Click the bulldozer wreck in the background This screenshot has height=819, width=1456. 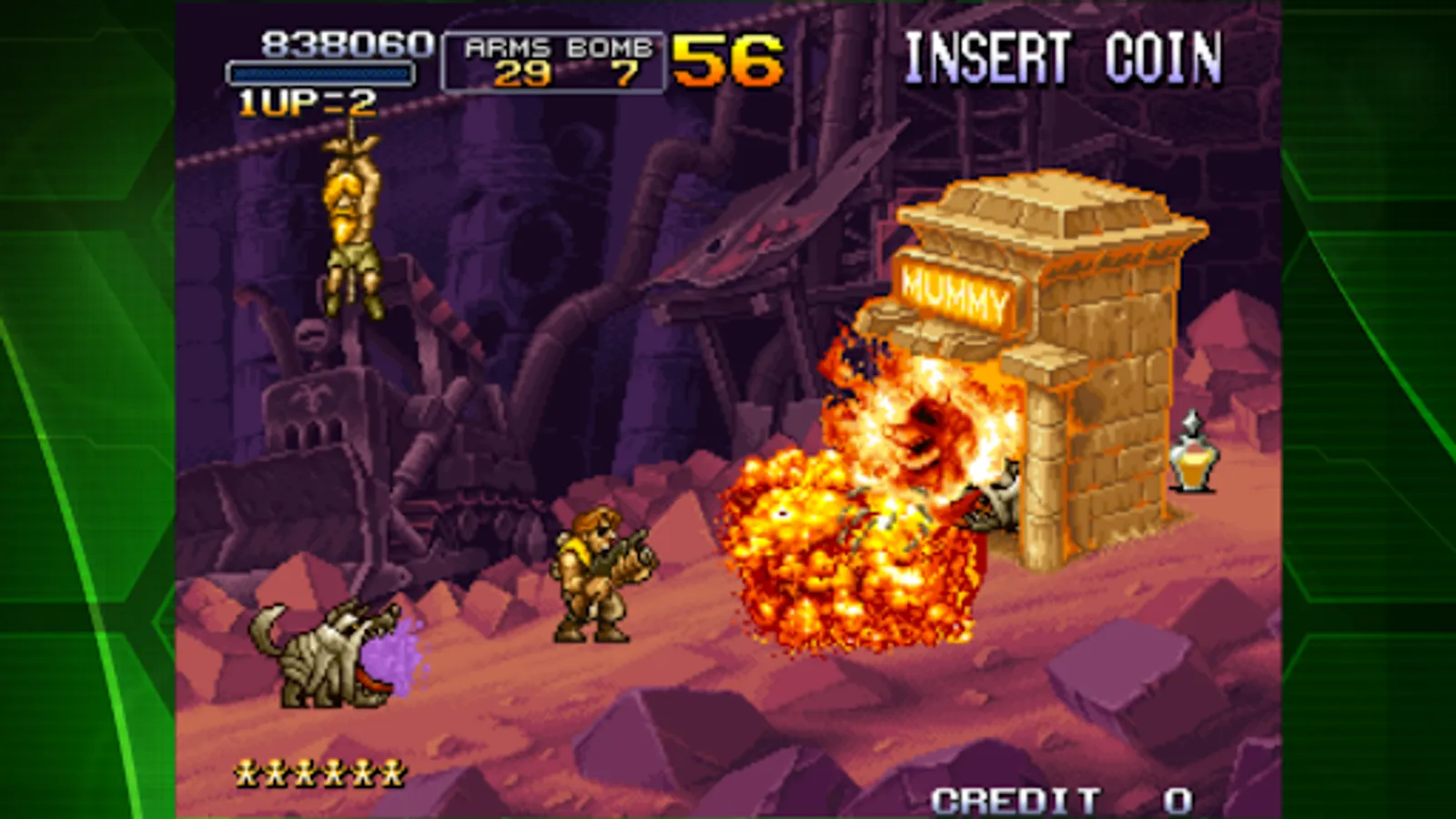[x=346, y=473]
